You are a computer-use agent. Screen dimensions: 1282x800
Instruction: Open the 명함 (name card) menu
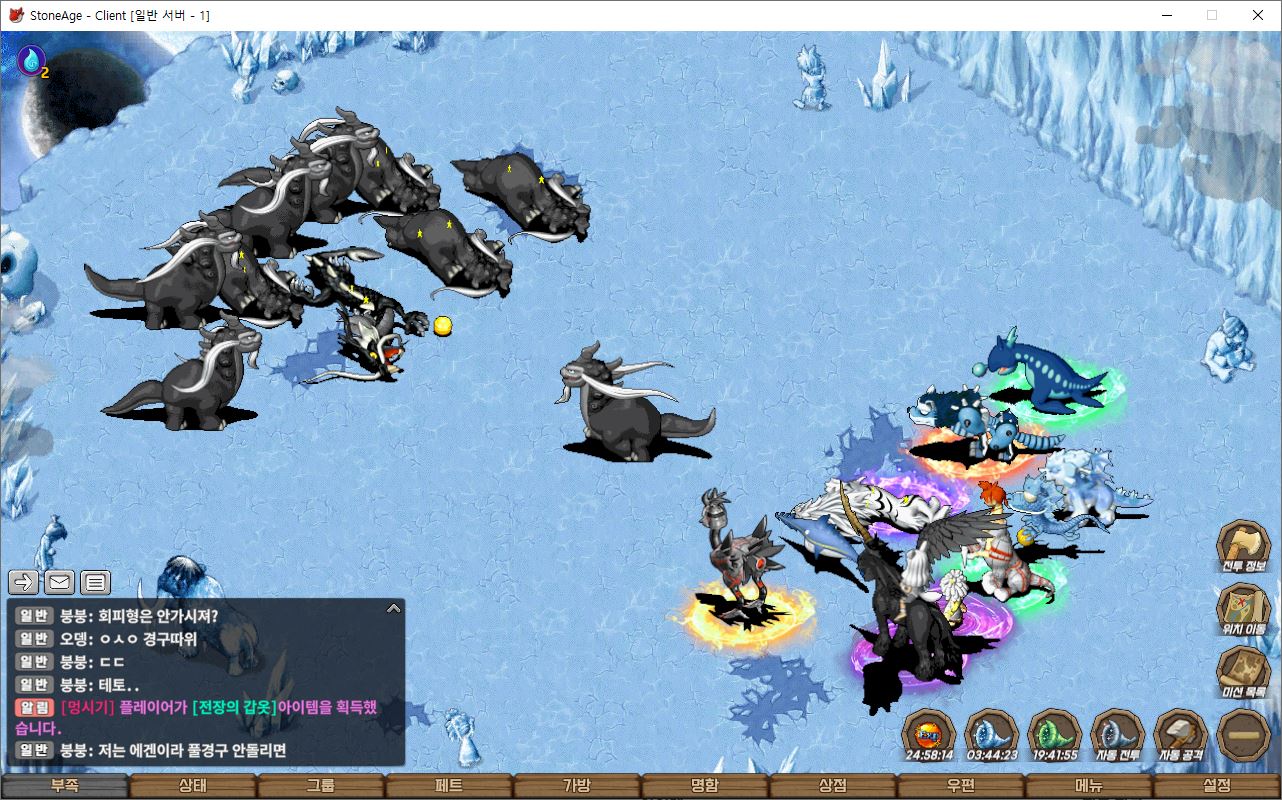704,786
